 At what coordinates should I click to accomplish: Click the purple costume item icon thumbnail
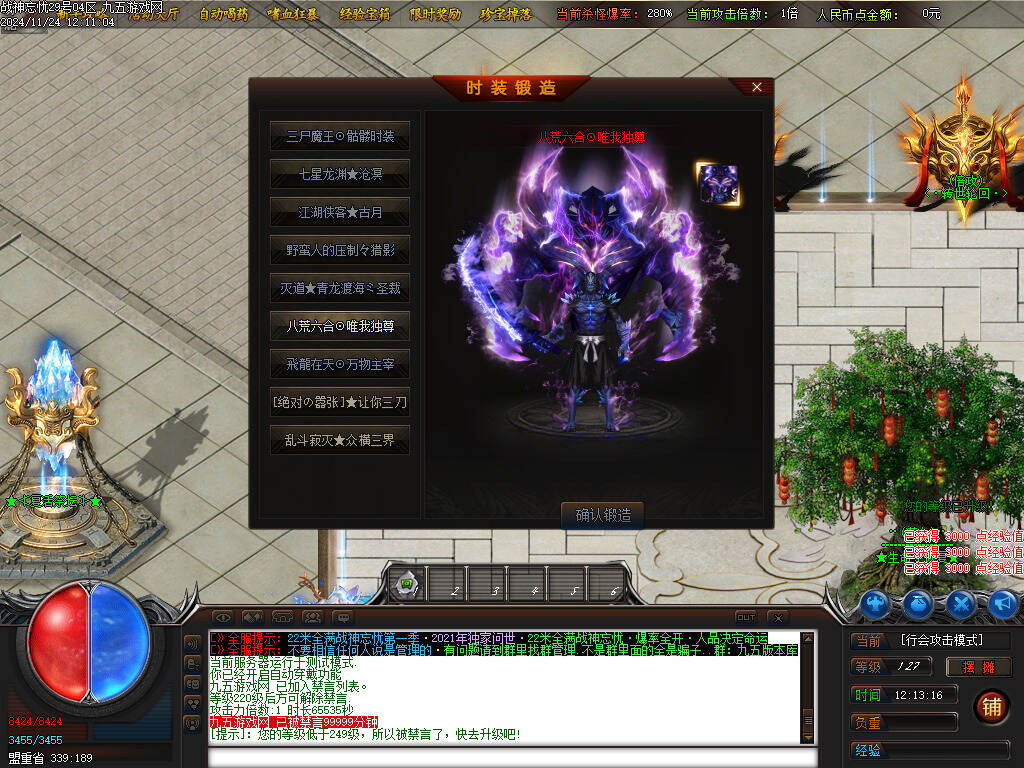(x=717, y=185)
